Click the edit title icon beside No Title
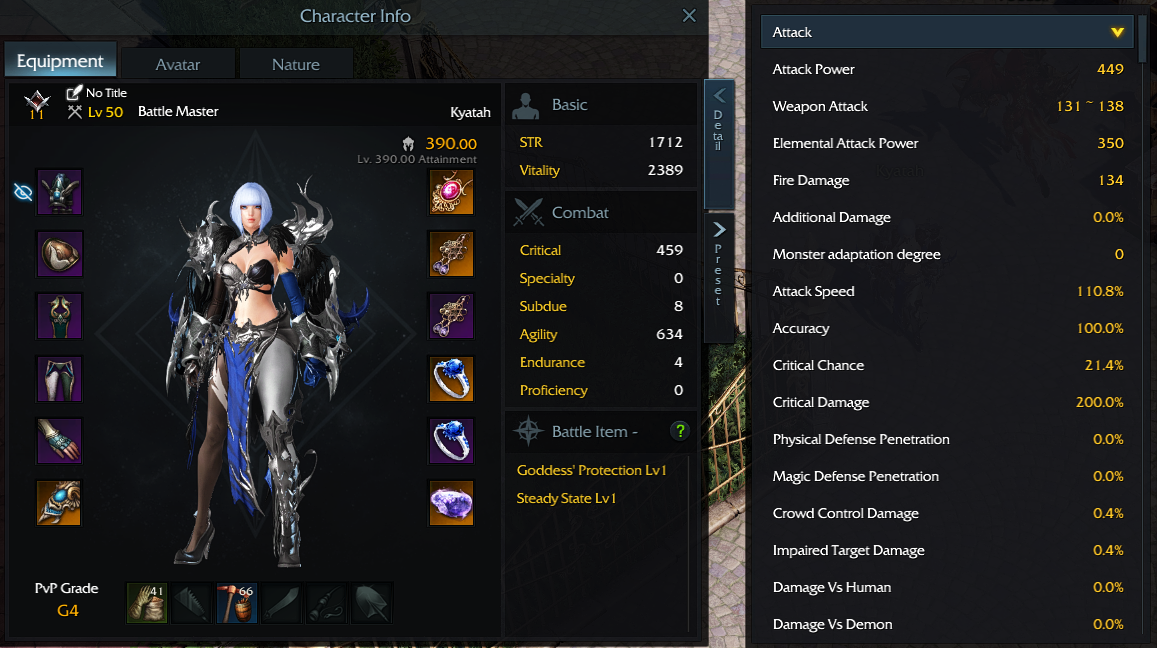Viewport: 1157px width, 648px height. point(74,93)
